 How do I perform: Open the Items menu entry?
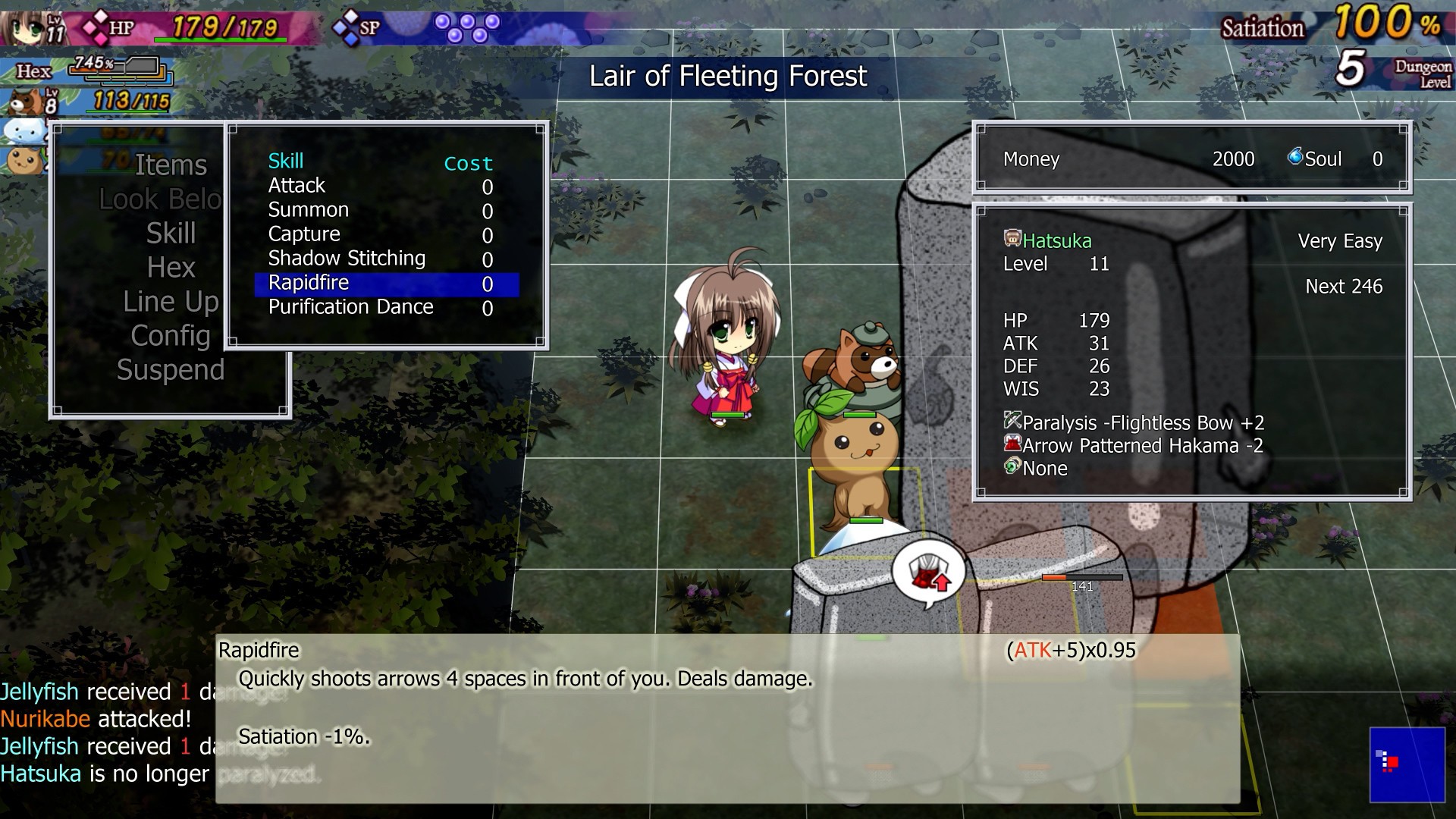pyautogui.click(x=170, y=165)
